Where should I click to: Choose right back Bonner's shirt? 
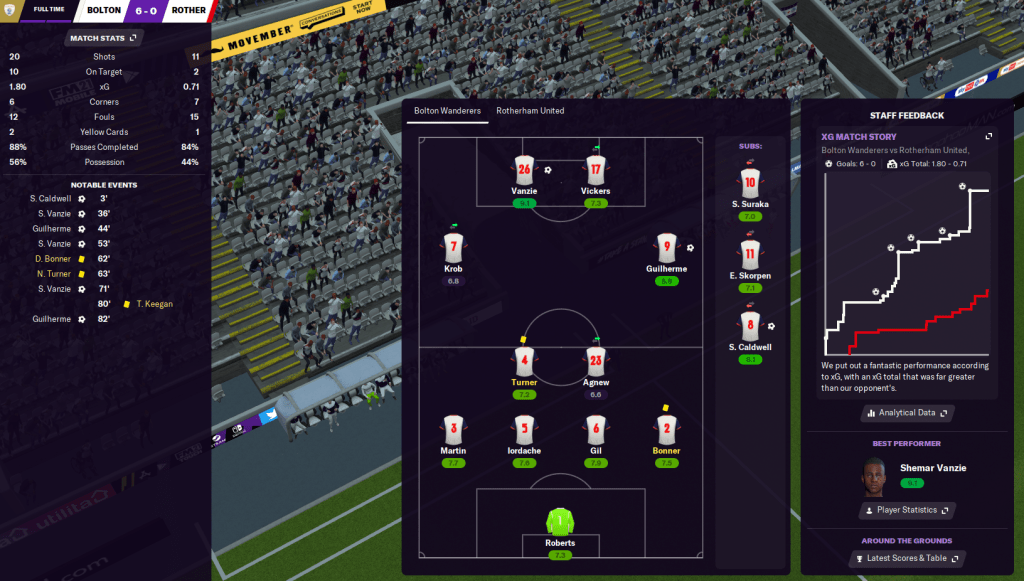coord(667,430)
